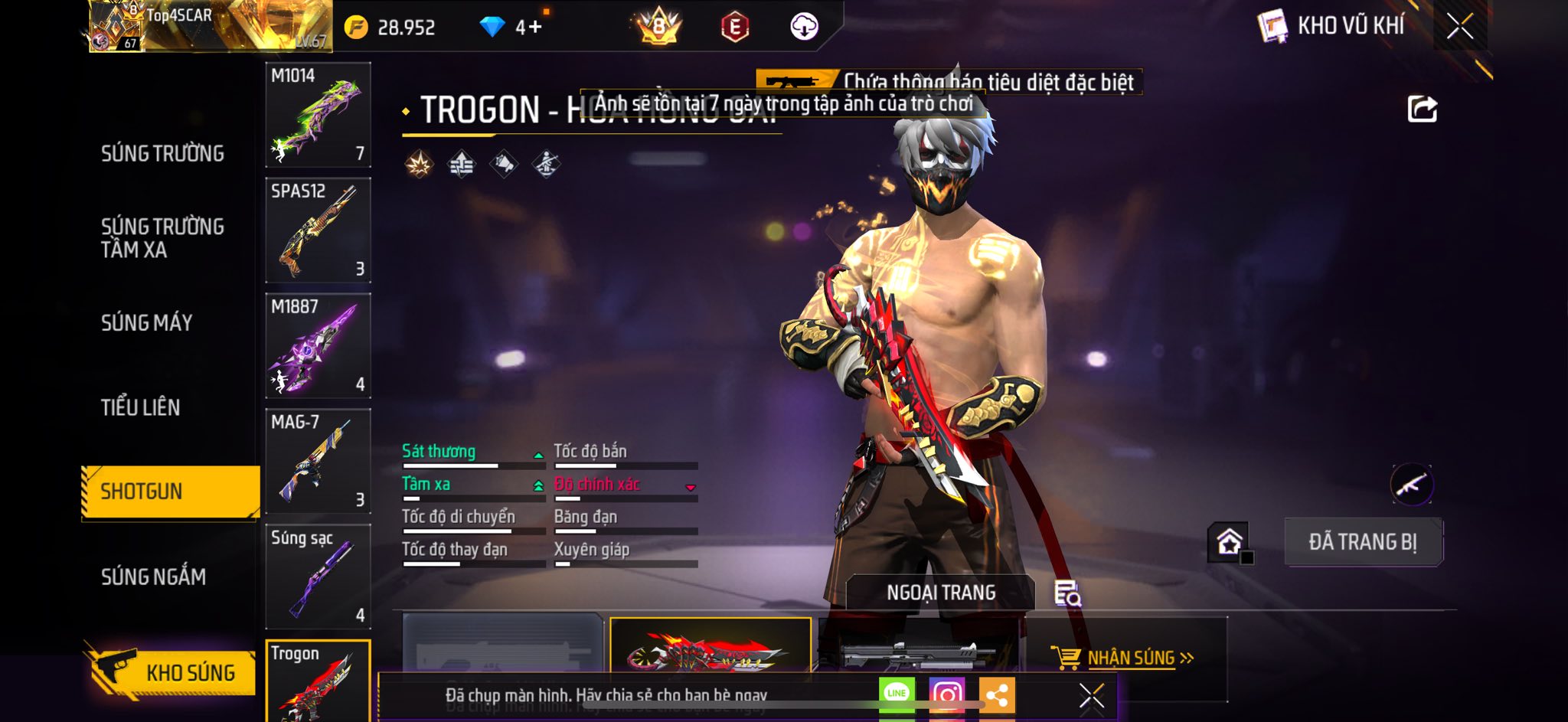Close the weapon armory screen
The image size is (1568, 722).
point(1459,26)
